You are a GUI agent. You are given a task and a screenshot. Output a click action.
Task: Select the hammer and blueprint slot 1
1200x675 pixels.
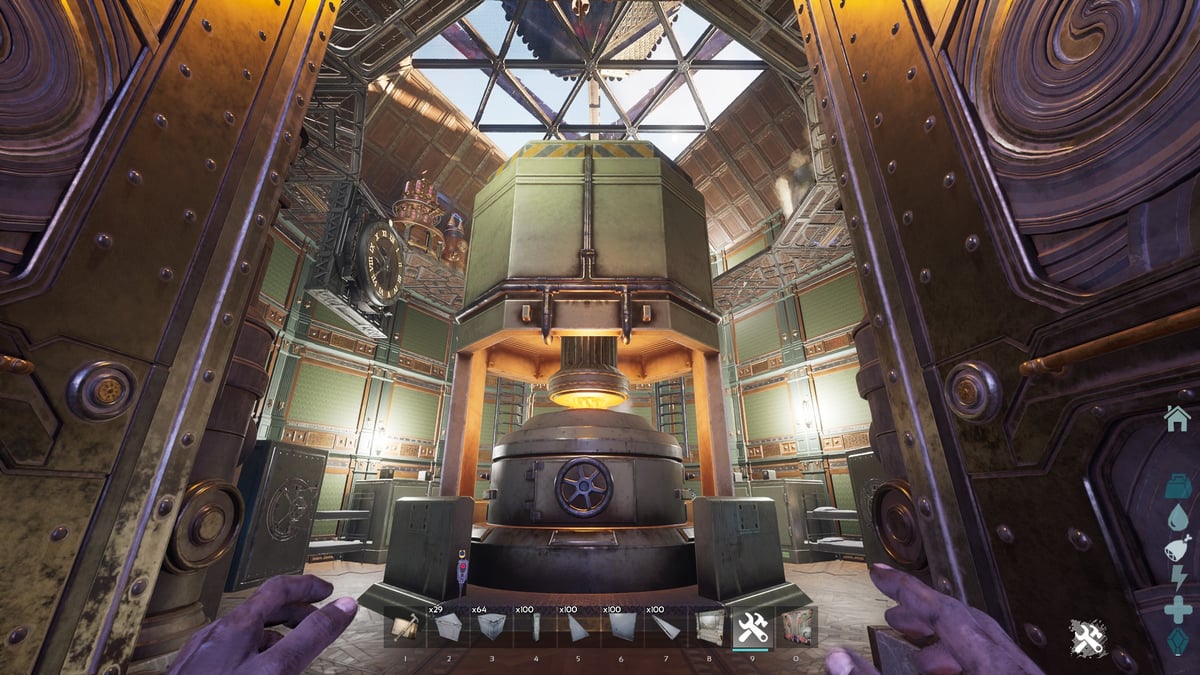click(404, 627)
